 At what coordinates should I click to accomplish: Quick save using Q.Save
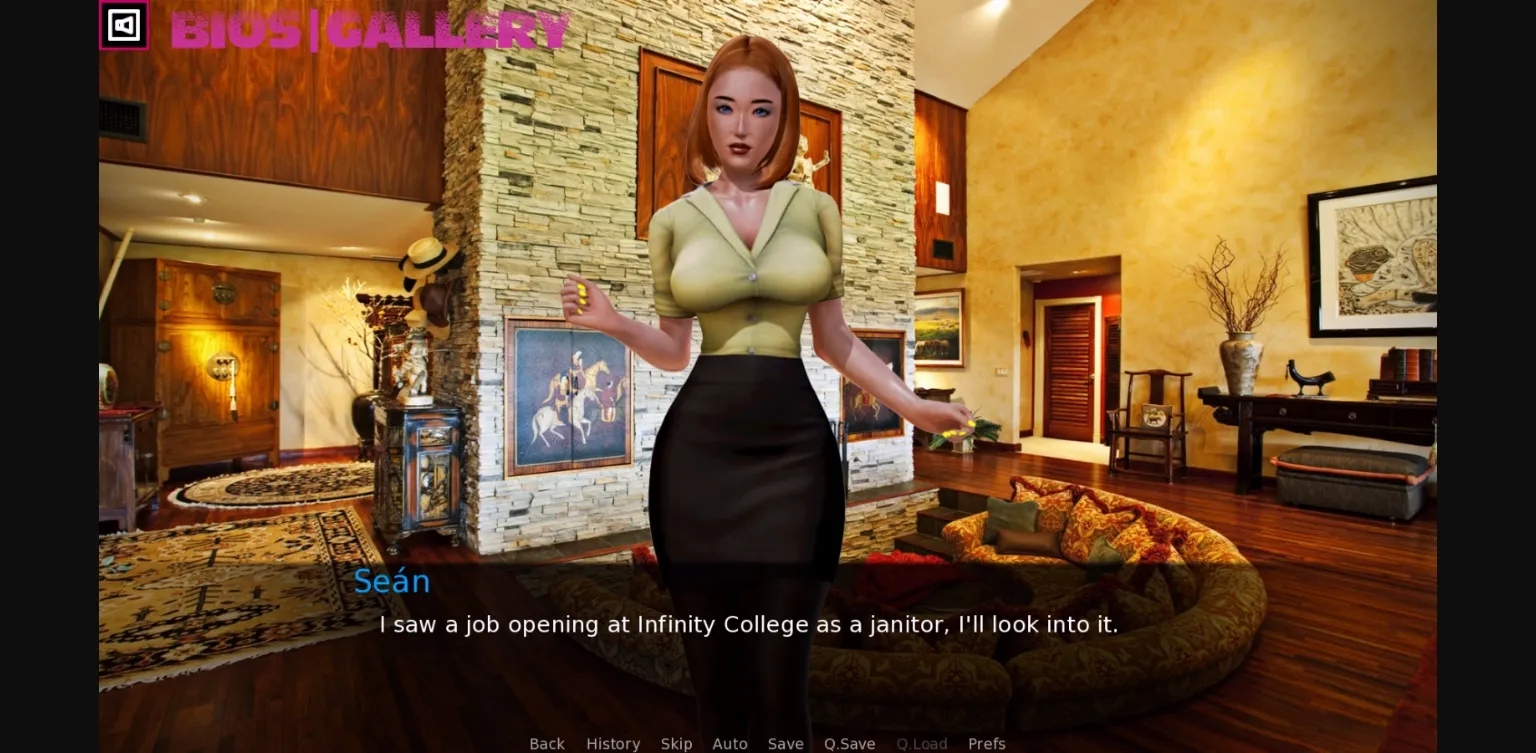[849, 744]
